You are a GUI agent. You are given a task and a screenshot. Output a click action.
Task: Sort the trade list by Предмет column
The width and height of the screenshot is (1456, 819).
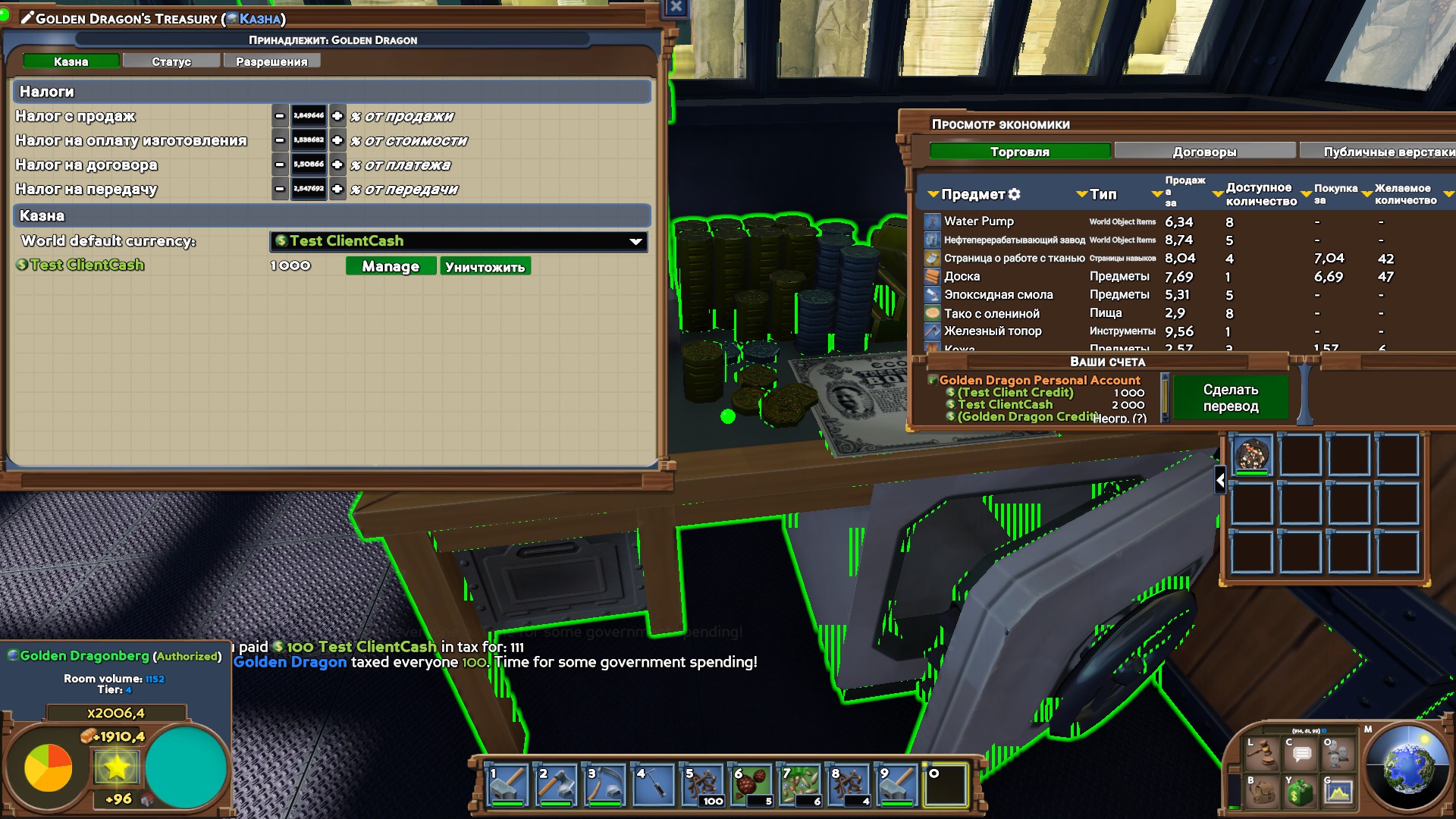click(973, 195)
